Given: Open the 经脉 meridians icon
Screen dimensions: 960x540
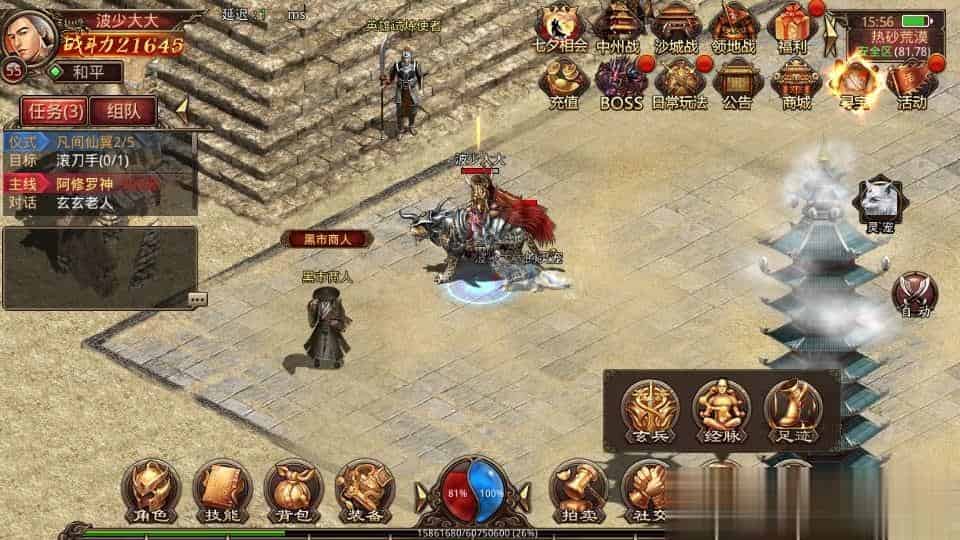Looking at the screenshot, I should (721, 410).
